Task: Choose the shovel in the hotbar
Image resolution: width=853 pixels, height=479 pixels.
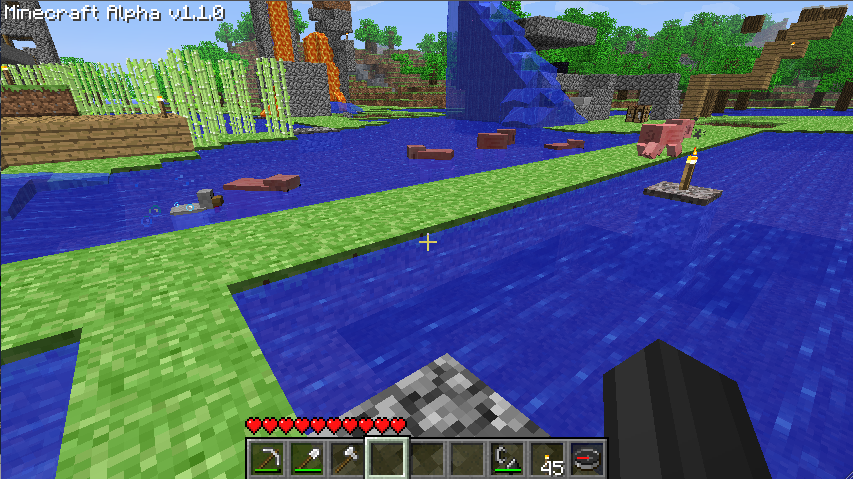Action: [306, 459]
